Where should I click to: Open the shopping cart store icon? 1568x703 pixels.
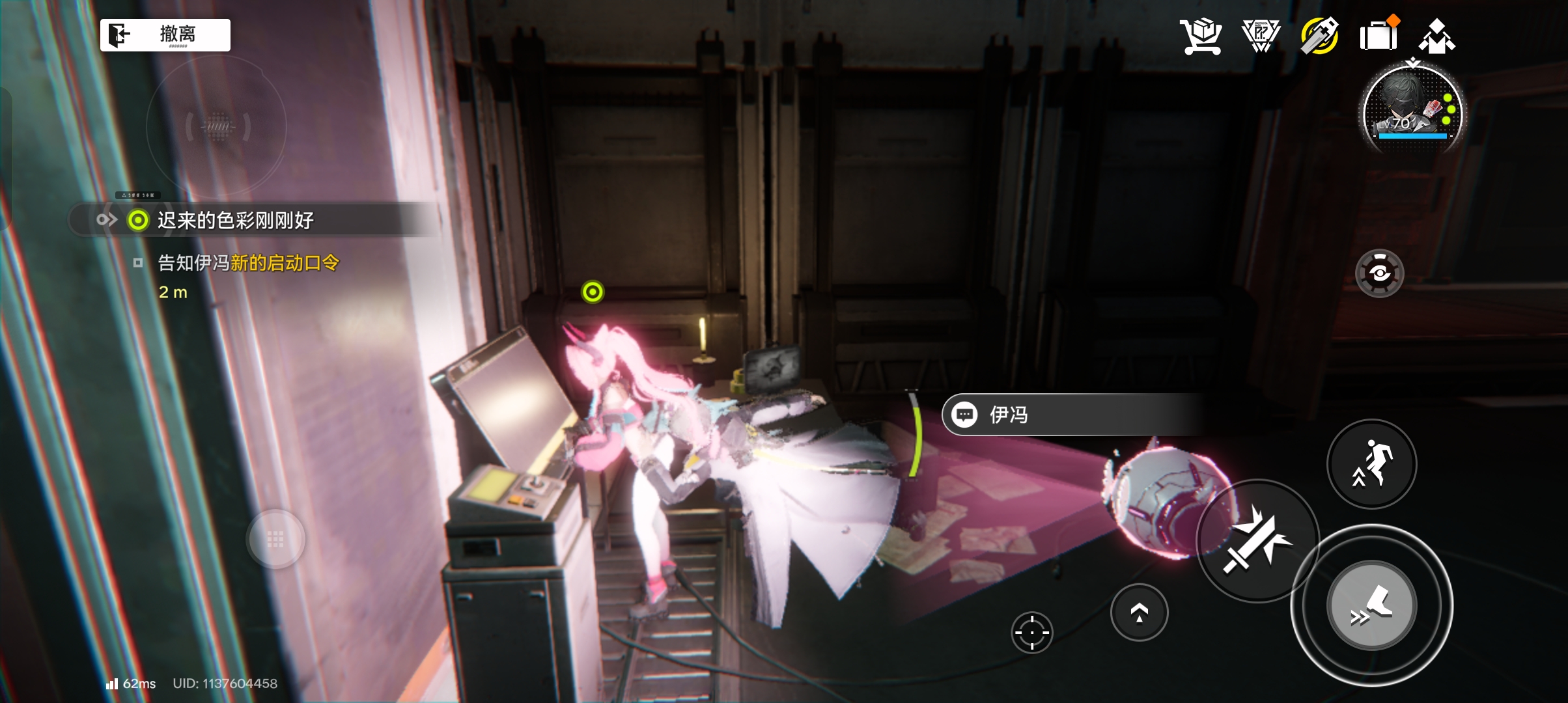[x=1200, y=36]
